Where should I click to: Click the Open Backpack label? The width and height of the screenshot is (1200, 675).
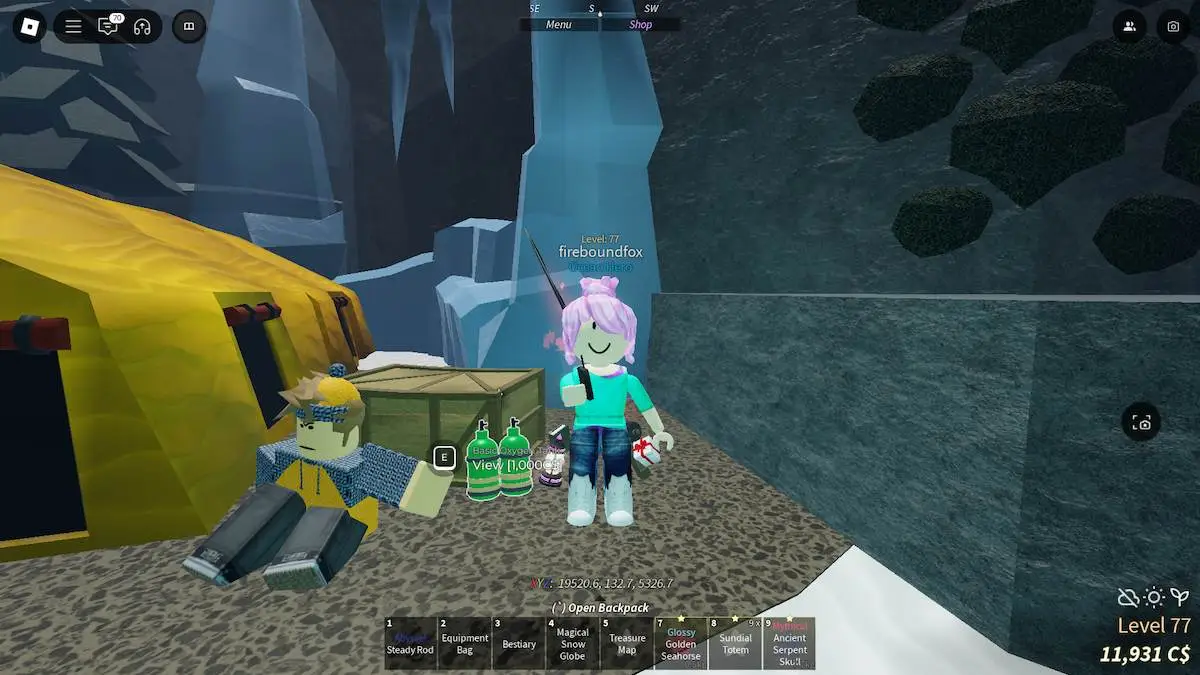[600, 608]
